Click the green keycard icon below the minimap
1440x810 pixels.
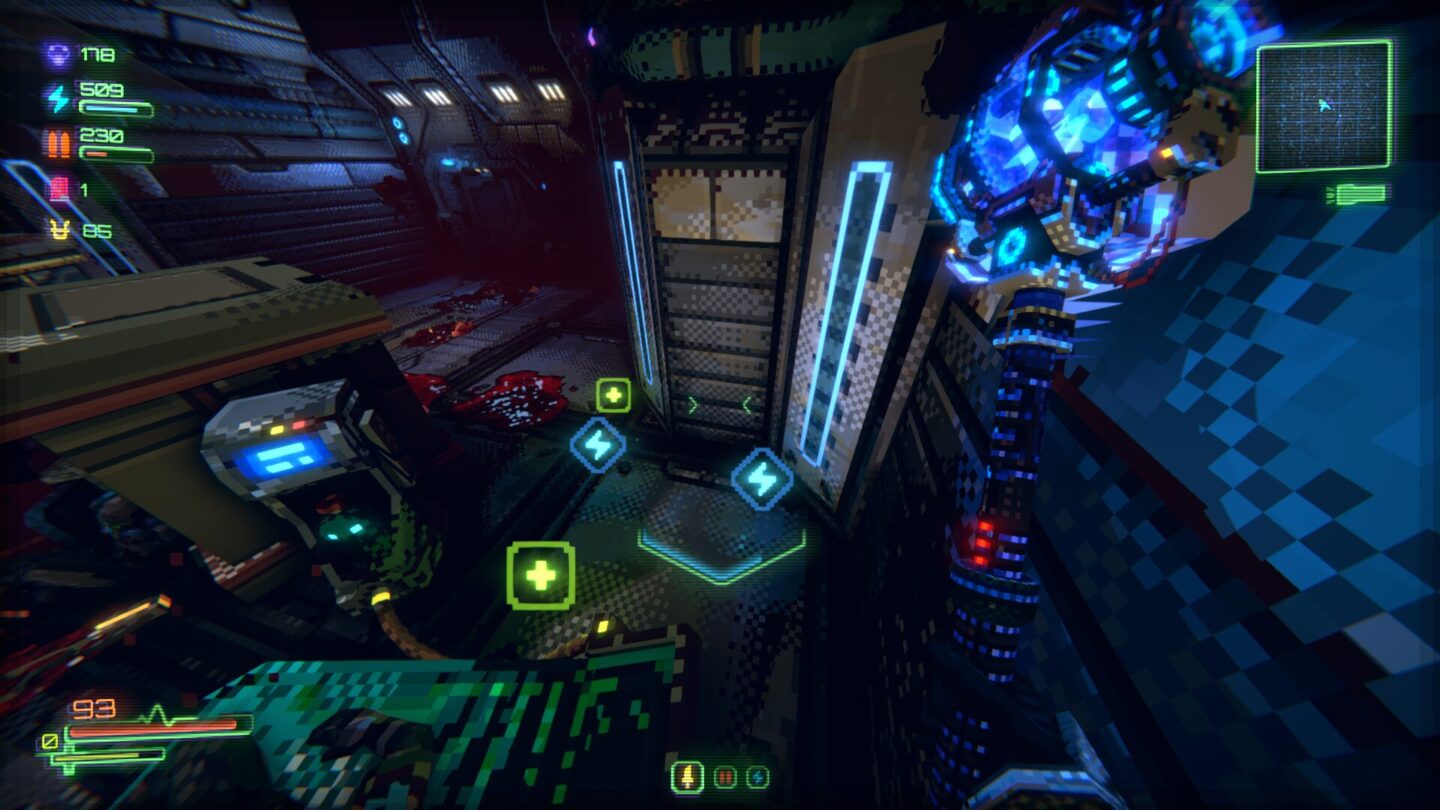click(x=1360, y=194)
